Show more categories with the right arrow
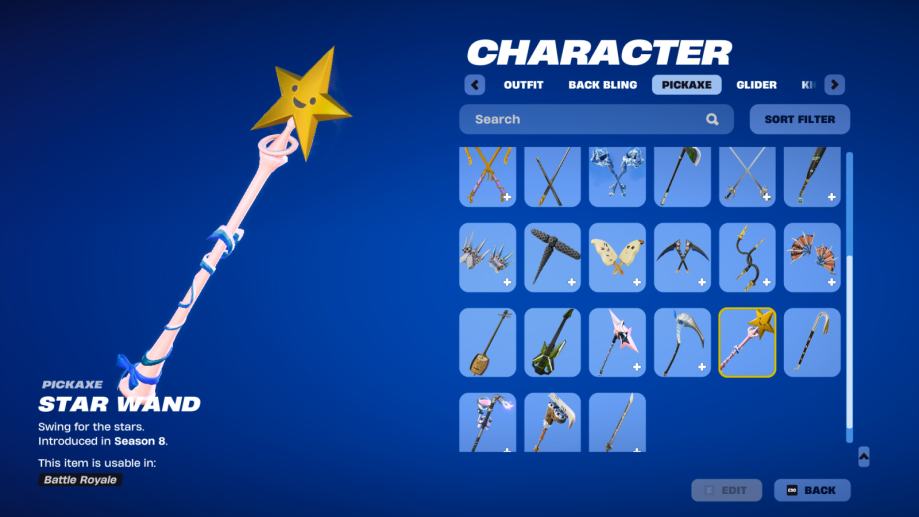 coord(834,85)
